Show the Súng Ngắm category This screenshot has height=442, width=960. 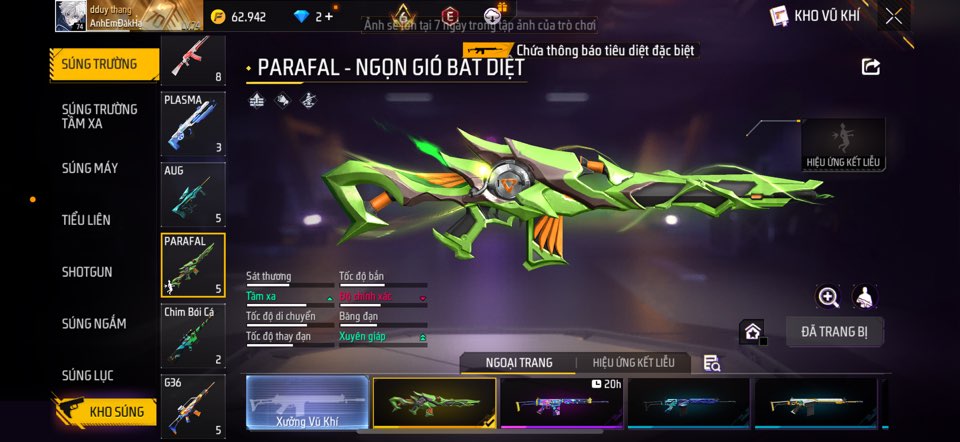click(x=94, y=324)
